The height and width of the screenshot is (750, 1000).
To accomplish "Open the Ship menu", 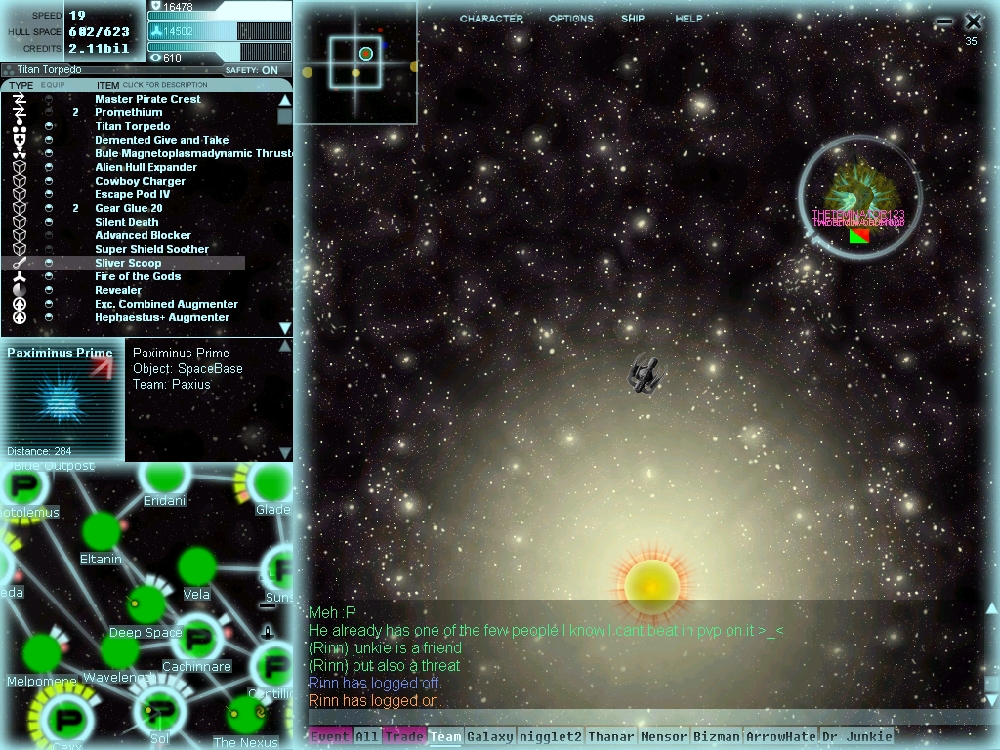I will [x=633, y=19].
